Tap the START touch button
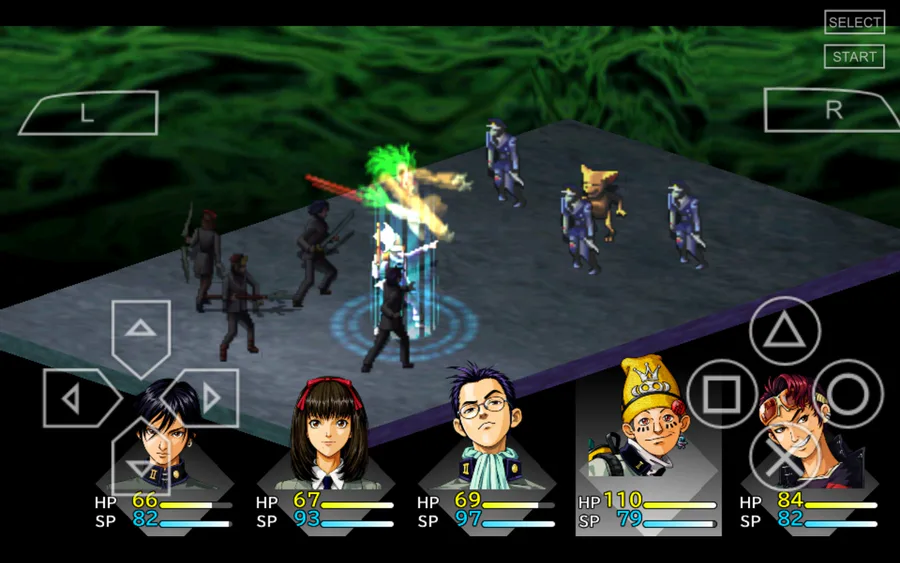The width and height of the screenshot is (900, 563). tap(854, 57)
